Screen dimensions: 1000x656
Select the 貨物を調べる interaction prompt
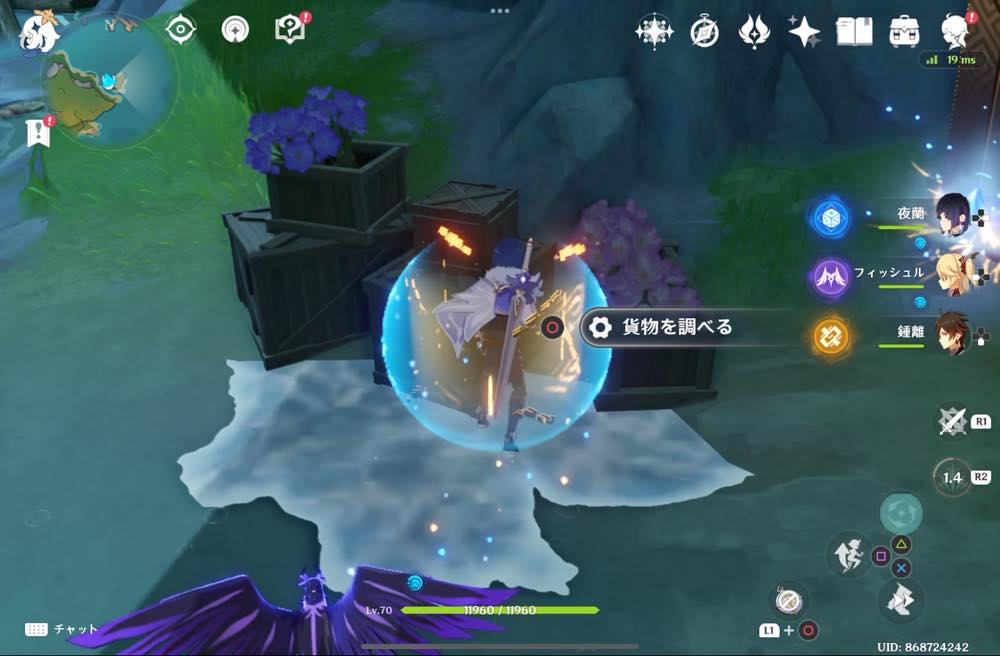pos(665,327)
